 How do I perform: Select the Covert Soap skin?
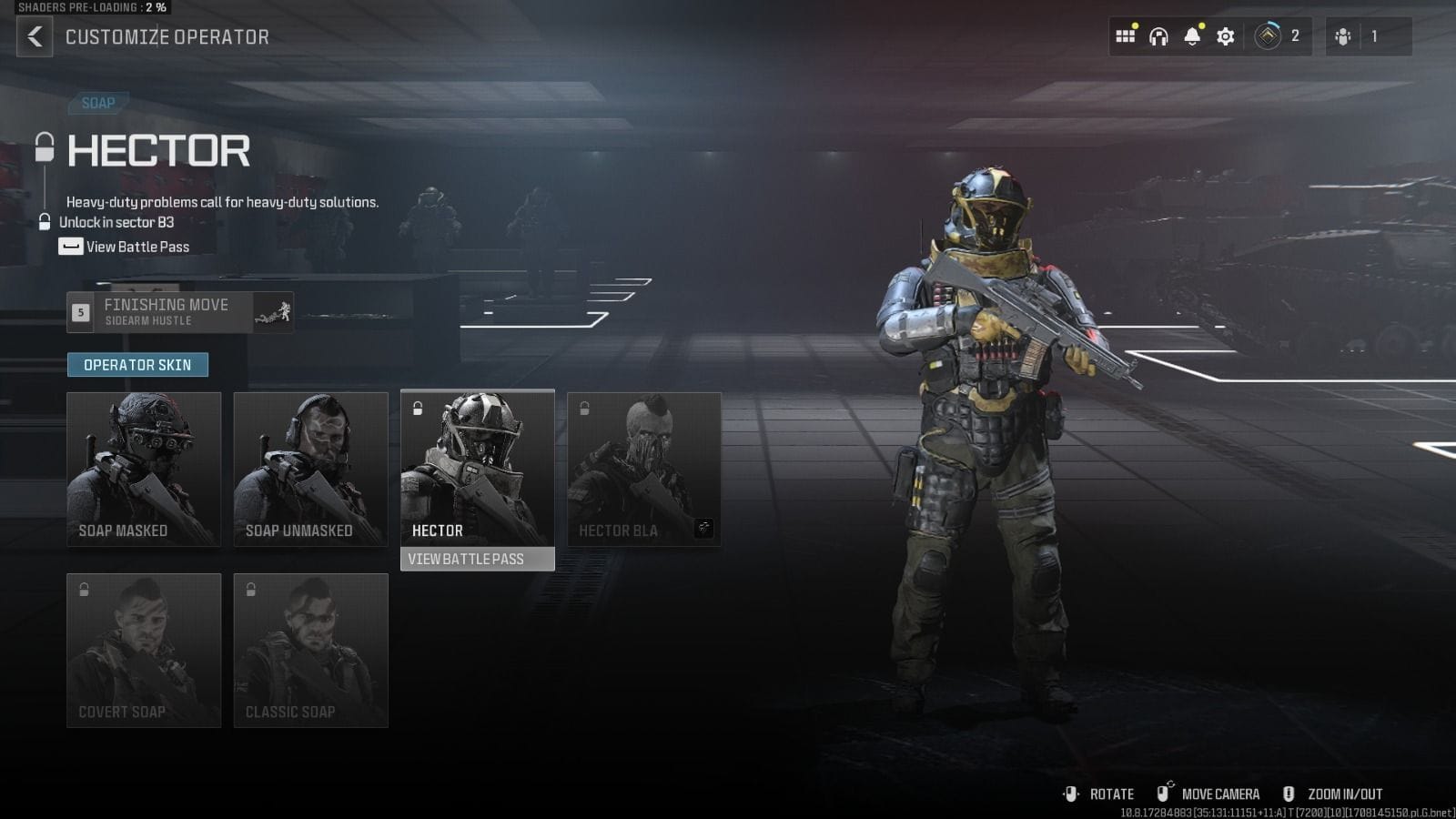coord(144,650)
